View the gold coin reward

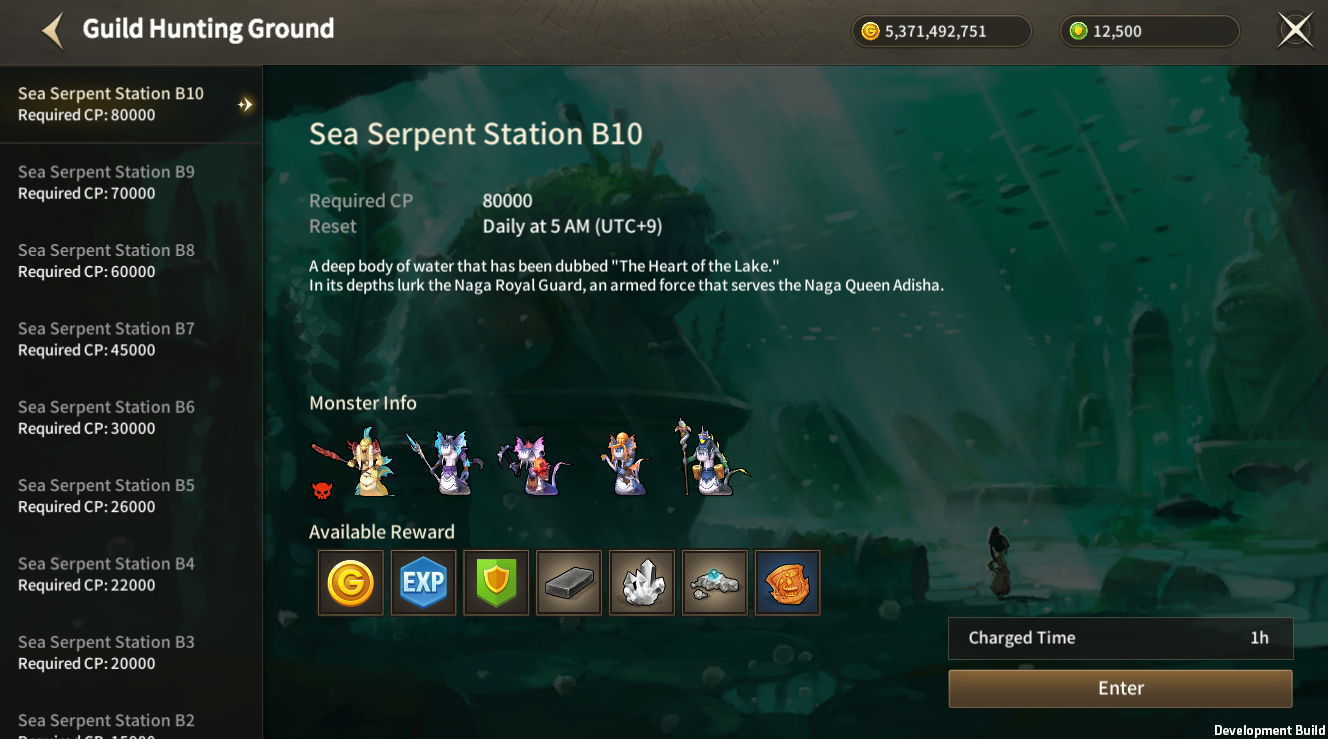[350, 582]
